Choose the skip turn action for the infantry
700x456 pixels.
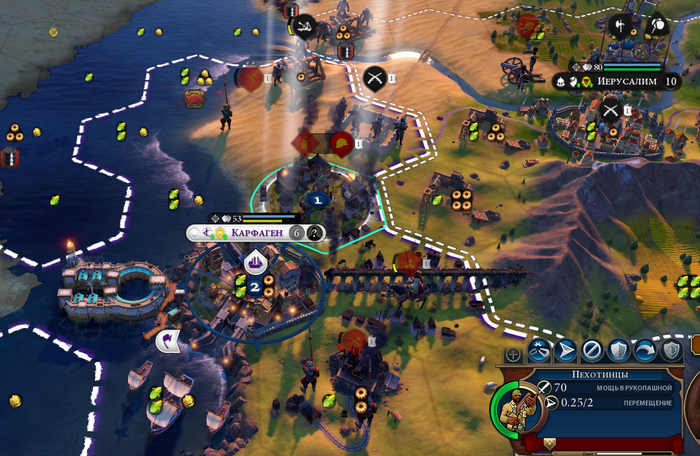592,350
